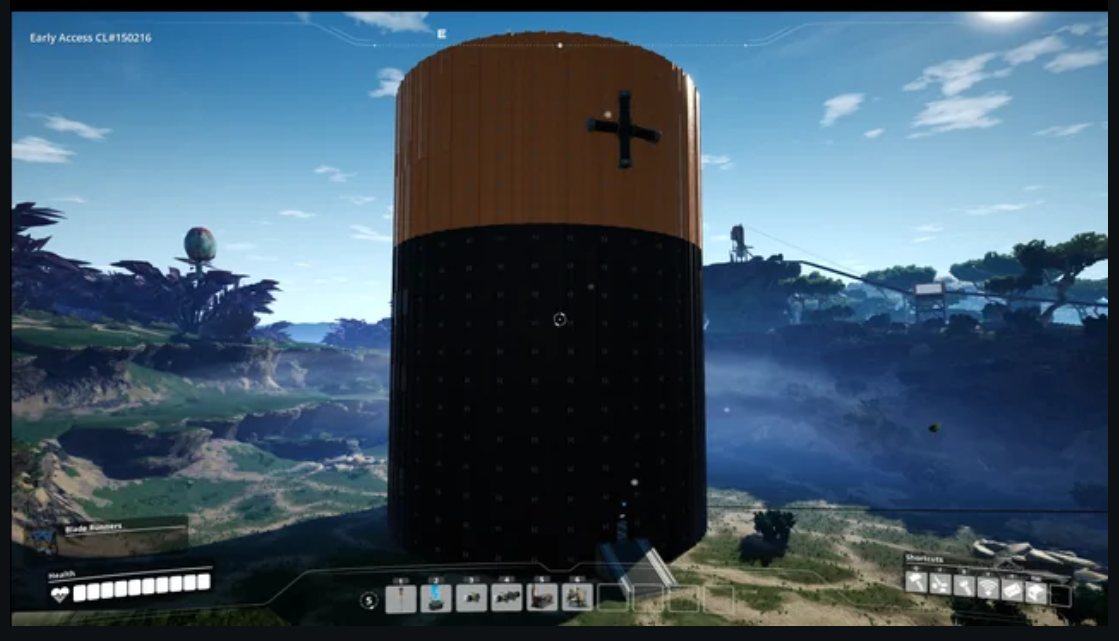Select the tall-chimney building in hotbar slot five
The width and height of the screenshot is (1119, 641).
point(542,598)
